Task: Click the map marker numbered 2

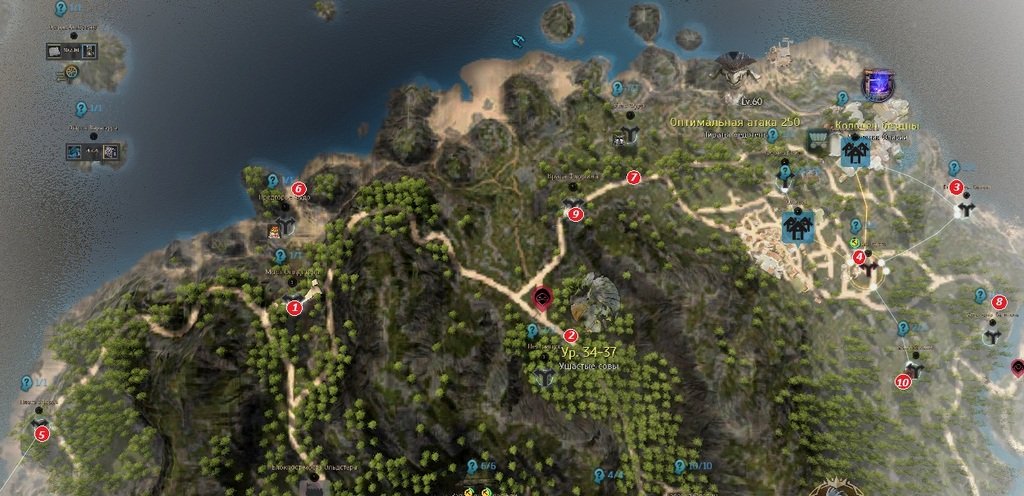Action: click(570, 336)
